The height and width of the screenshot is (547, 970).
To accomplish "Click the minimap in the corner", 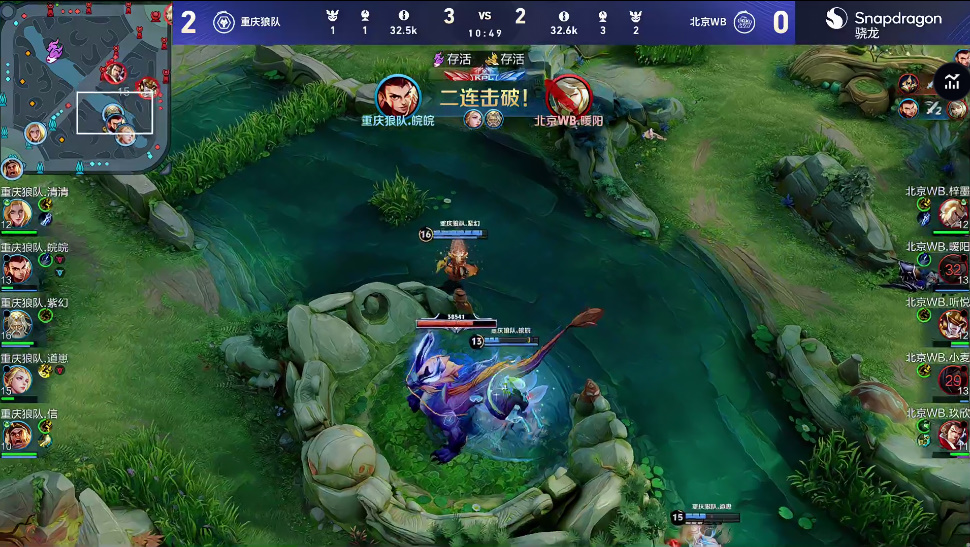I will 85,87.
